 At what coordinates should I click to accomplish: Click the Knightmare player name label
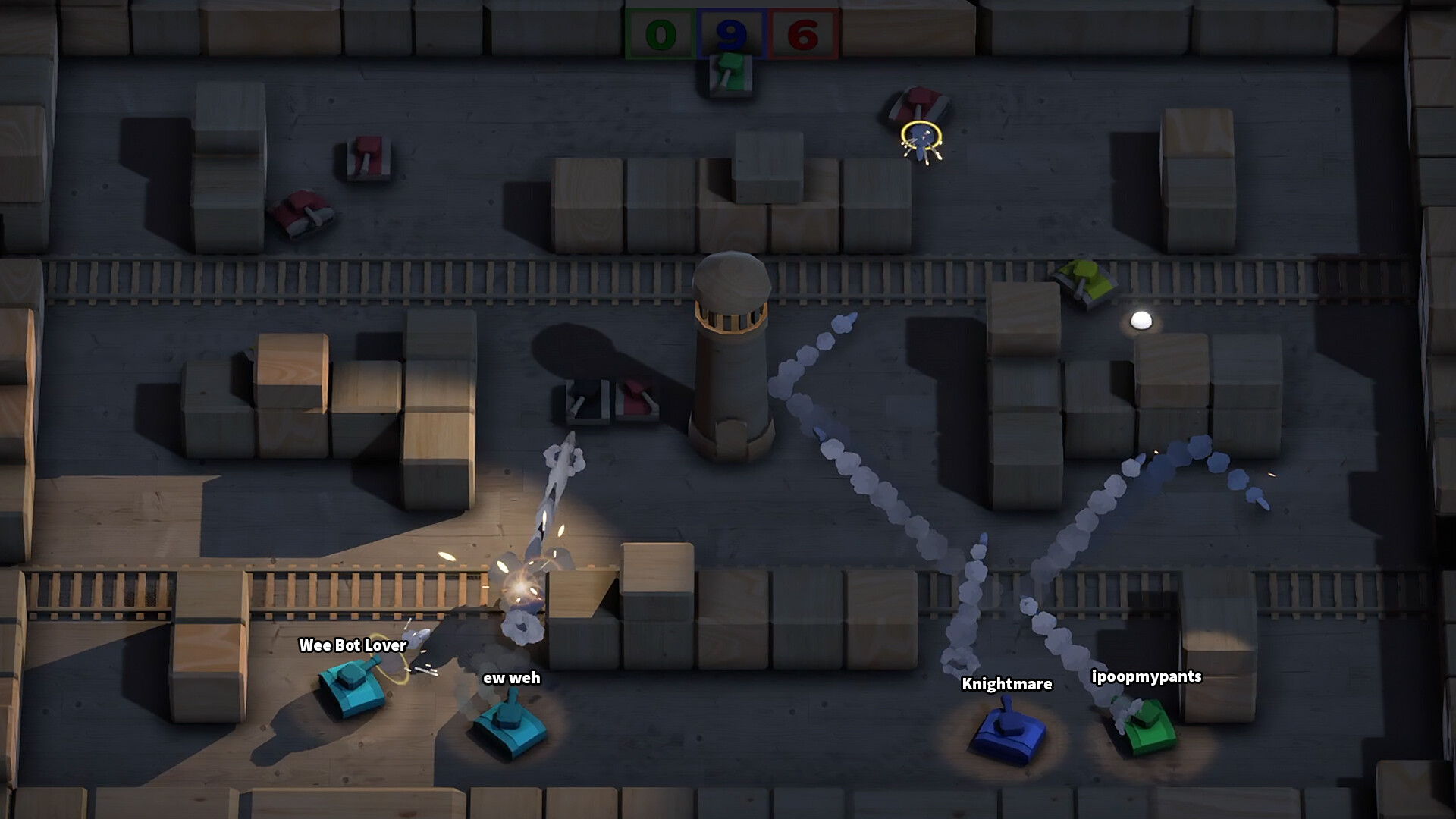click(1006, 684)
